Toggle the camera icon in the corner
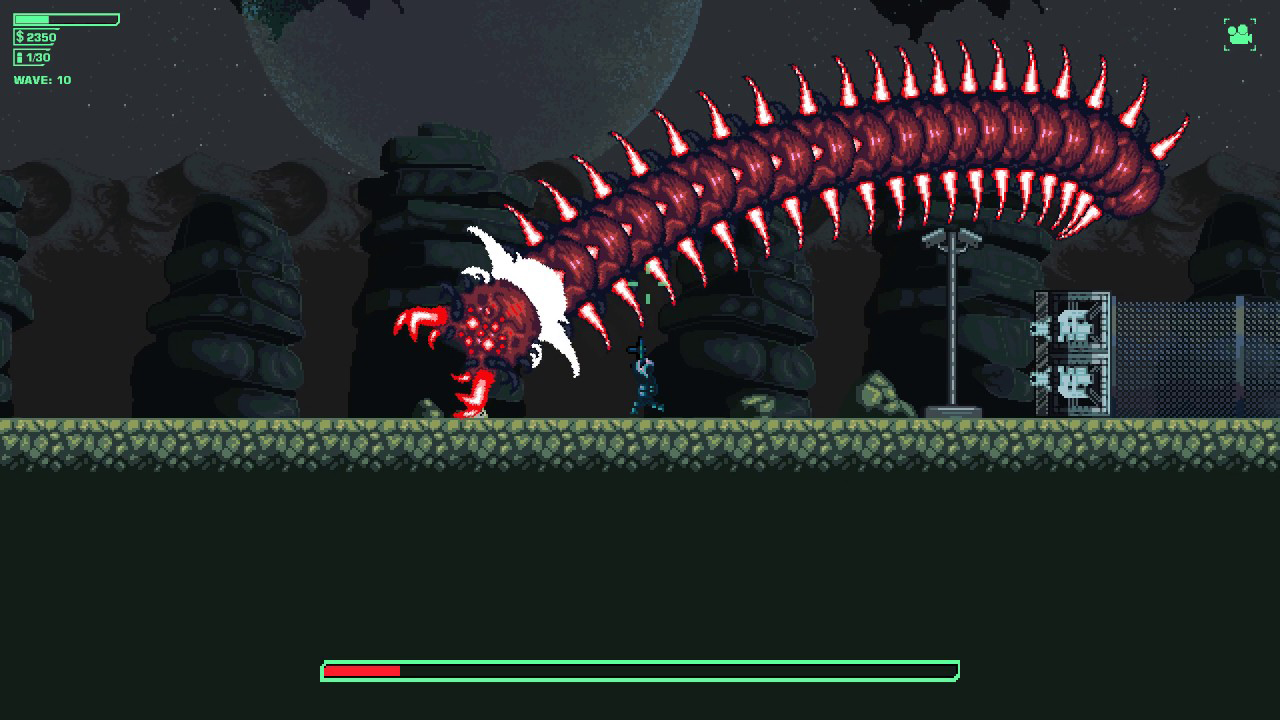 (x=1239, y=35)
